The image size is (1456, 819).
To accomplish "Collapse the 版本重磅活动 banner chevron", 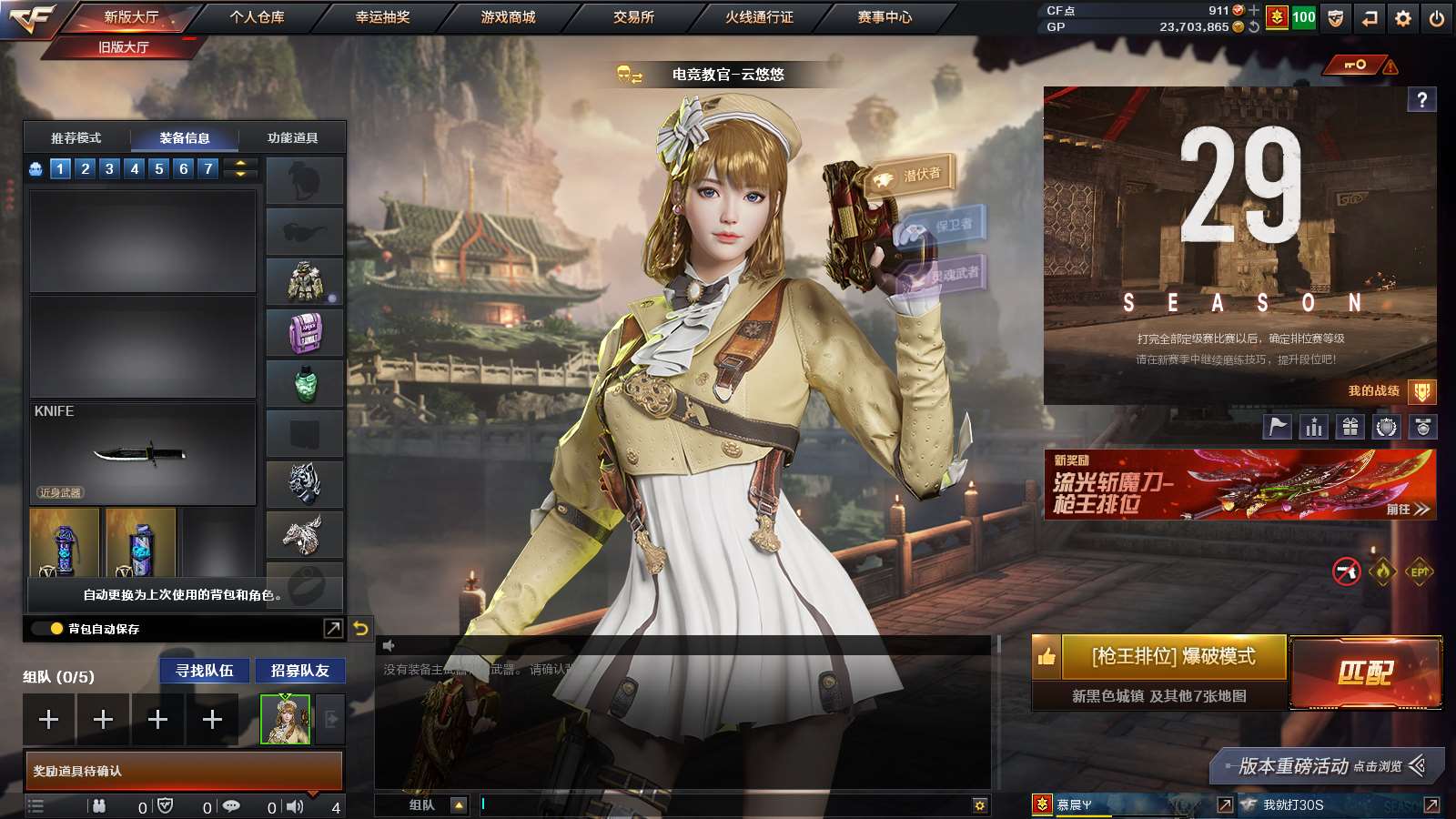I will pos(1417,767).
